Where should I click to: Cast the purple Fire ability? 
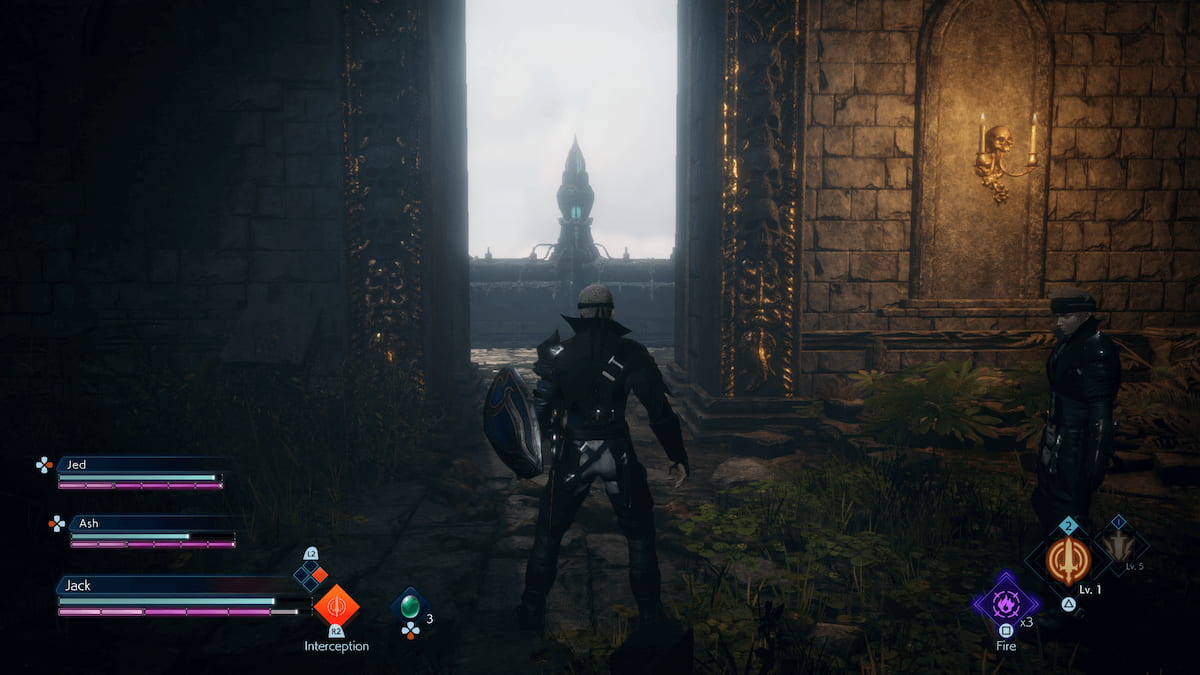pos(1005,604)
